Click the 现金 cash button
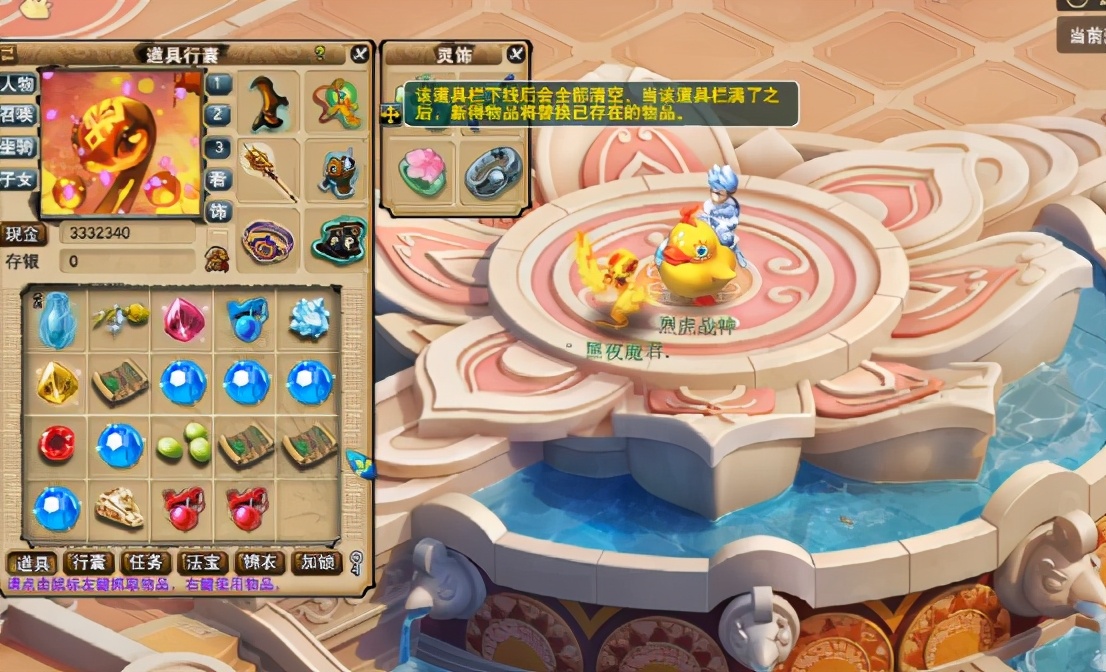Image resolution: width=1106 pixels, height=672 pixels. (23, 234)
